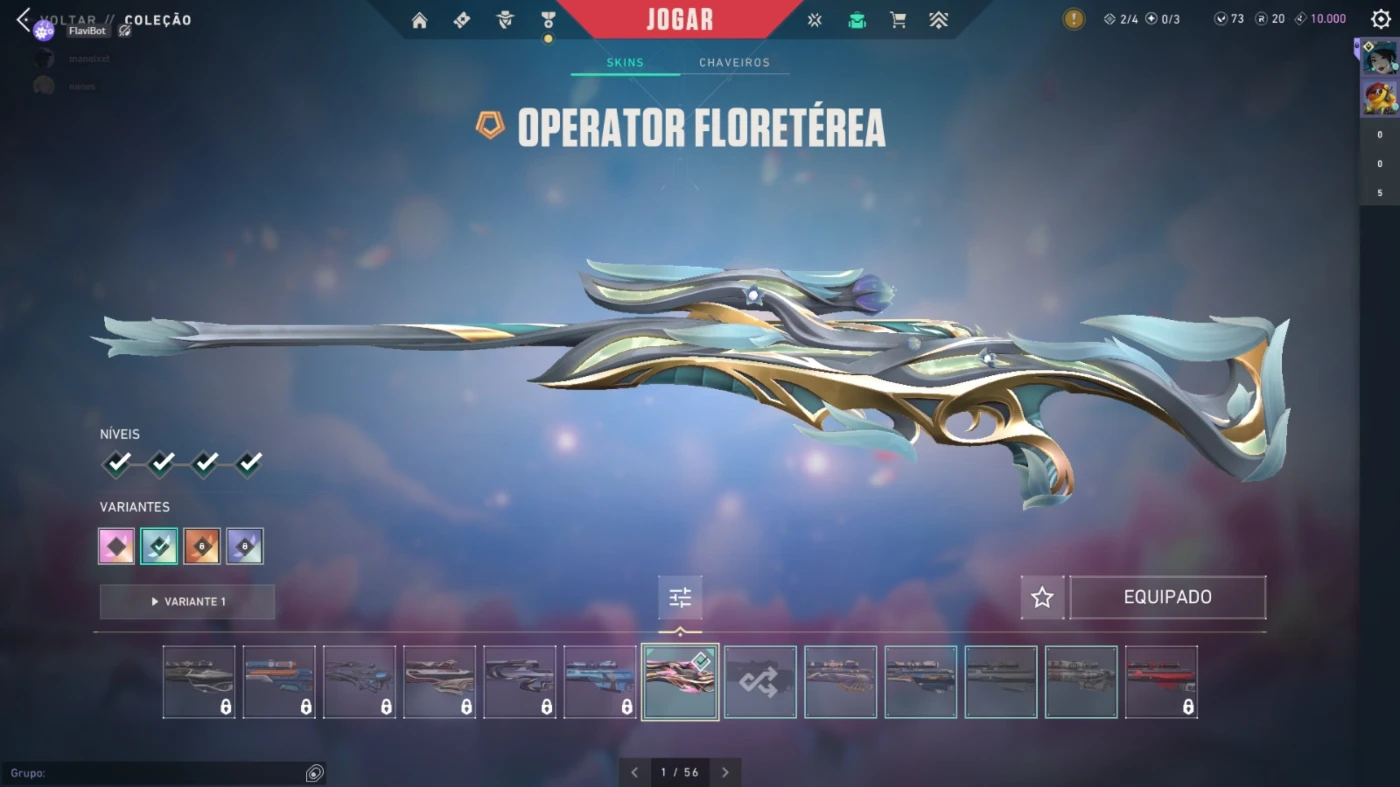Open the skin filter options button
This screenshot has height=787, width=1400.
tap(680, 598)
